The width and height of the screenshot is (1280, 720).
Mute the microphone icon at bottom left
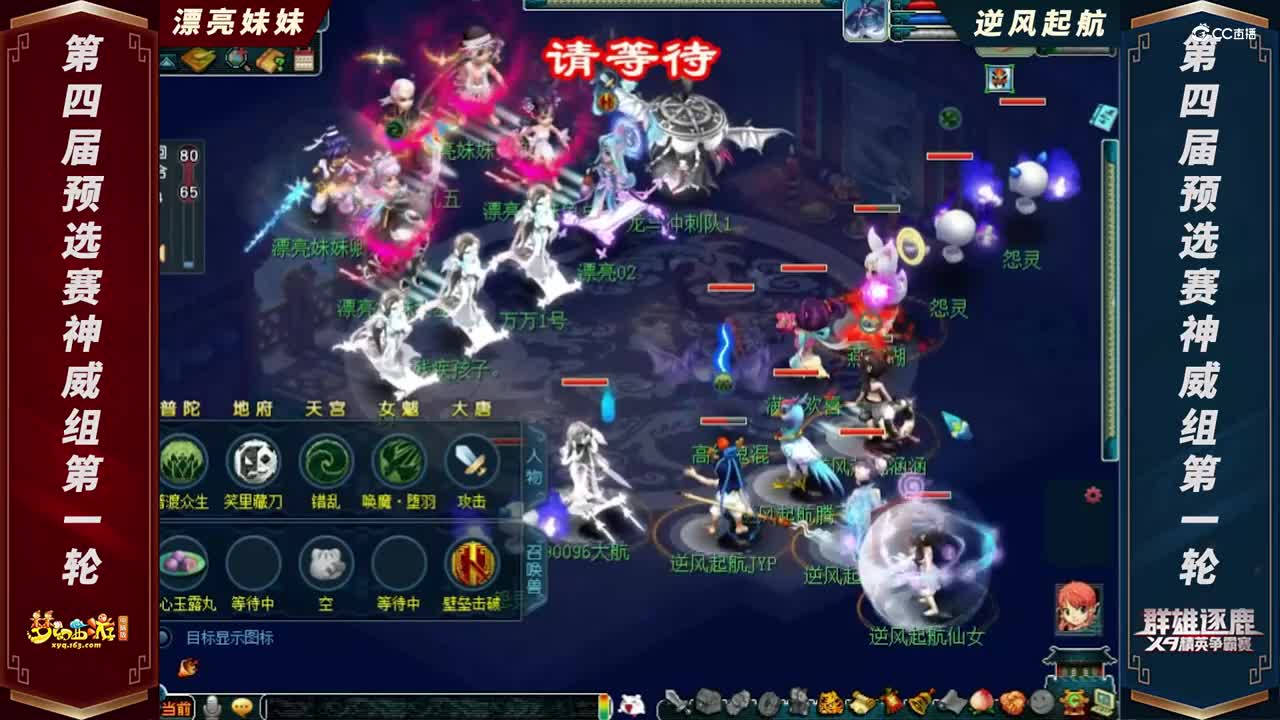210,707
